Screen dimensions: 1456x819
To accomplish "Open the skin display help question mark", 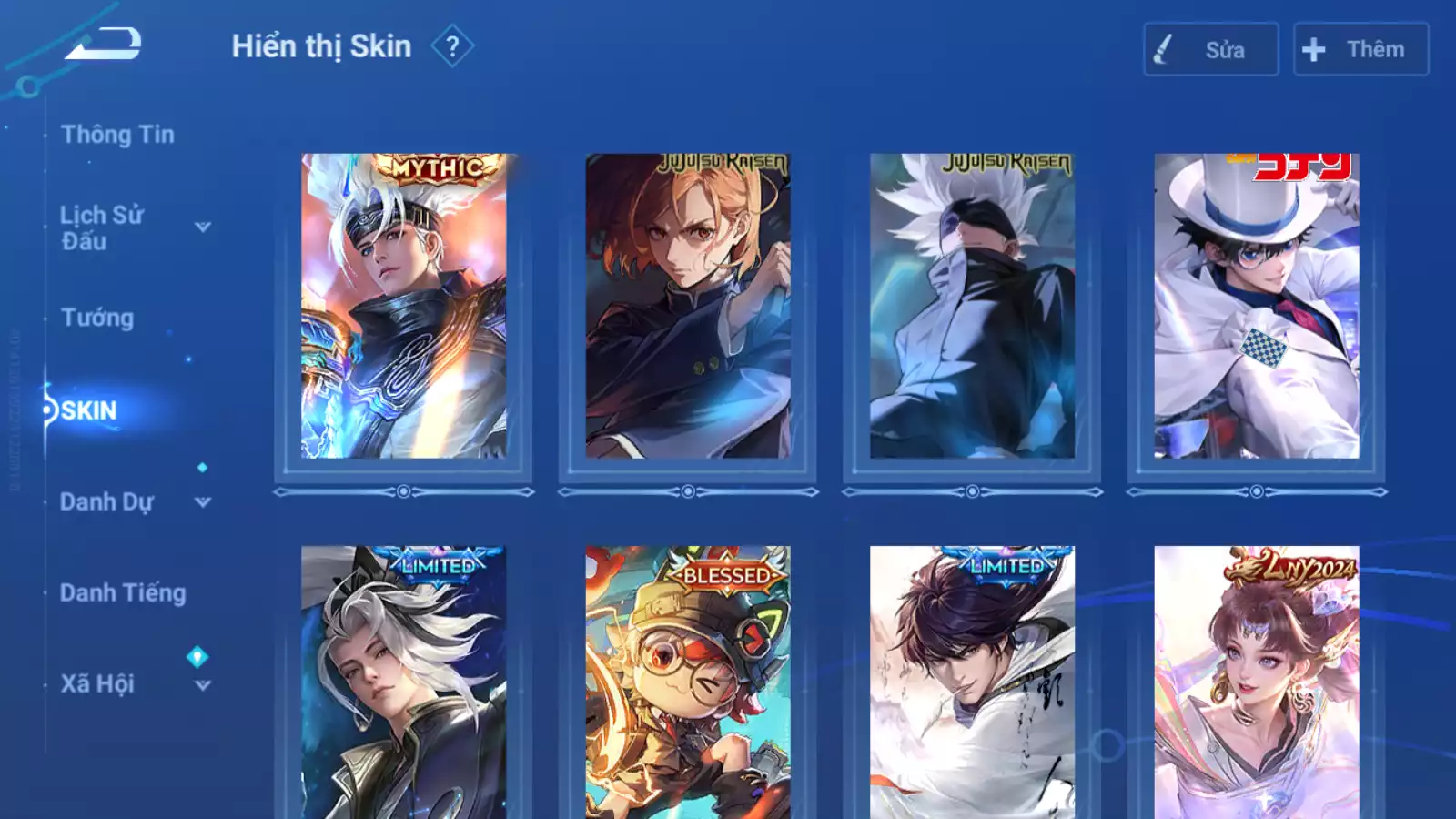I will [452, 46].
